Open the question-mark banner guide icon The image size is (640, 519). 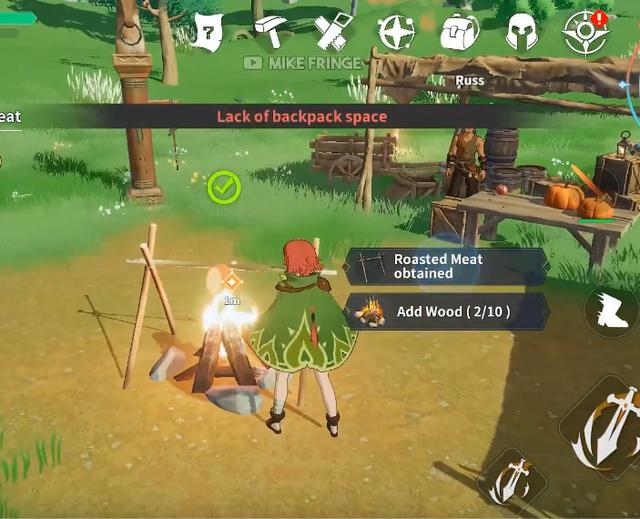click(207, 33)
